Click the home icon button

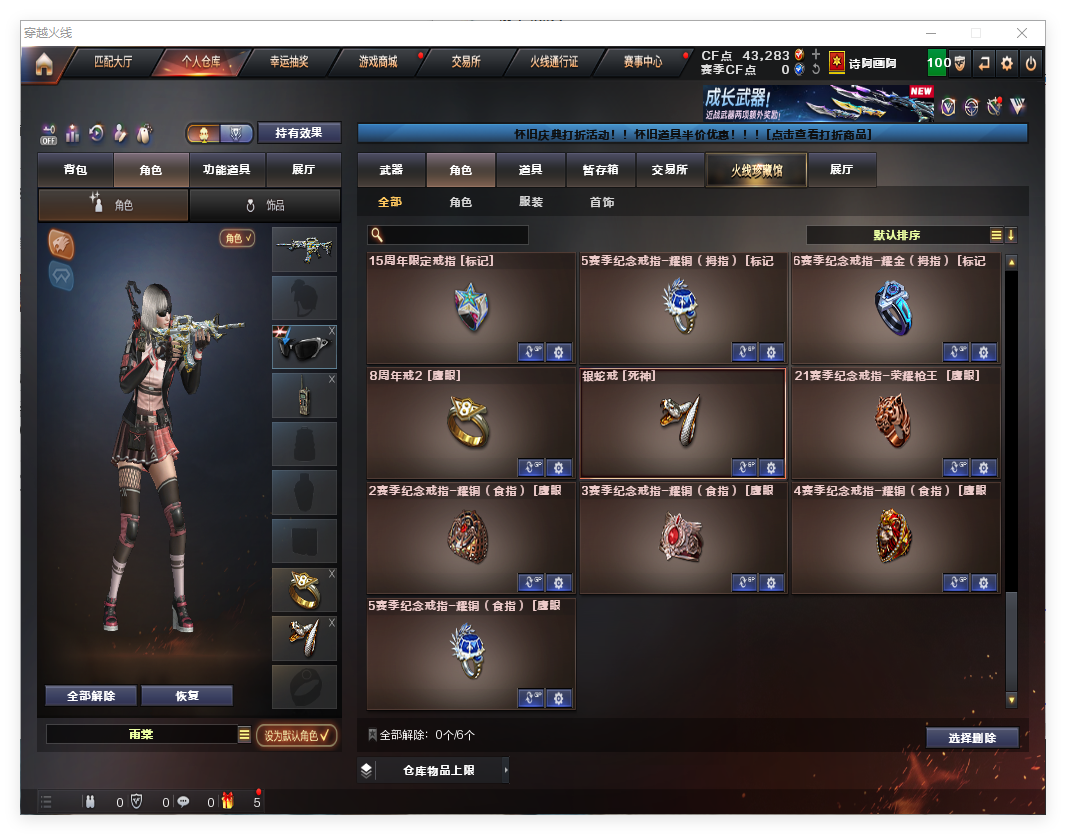tap(44, 65)
